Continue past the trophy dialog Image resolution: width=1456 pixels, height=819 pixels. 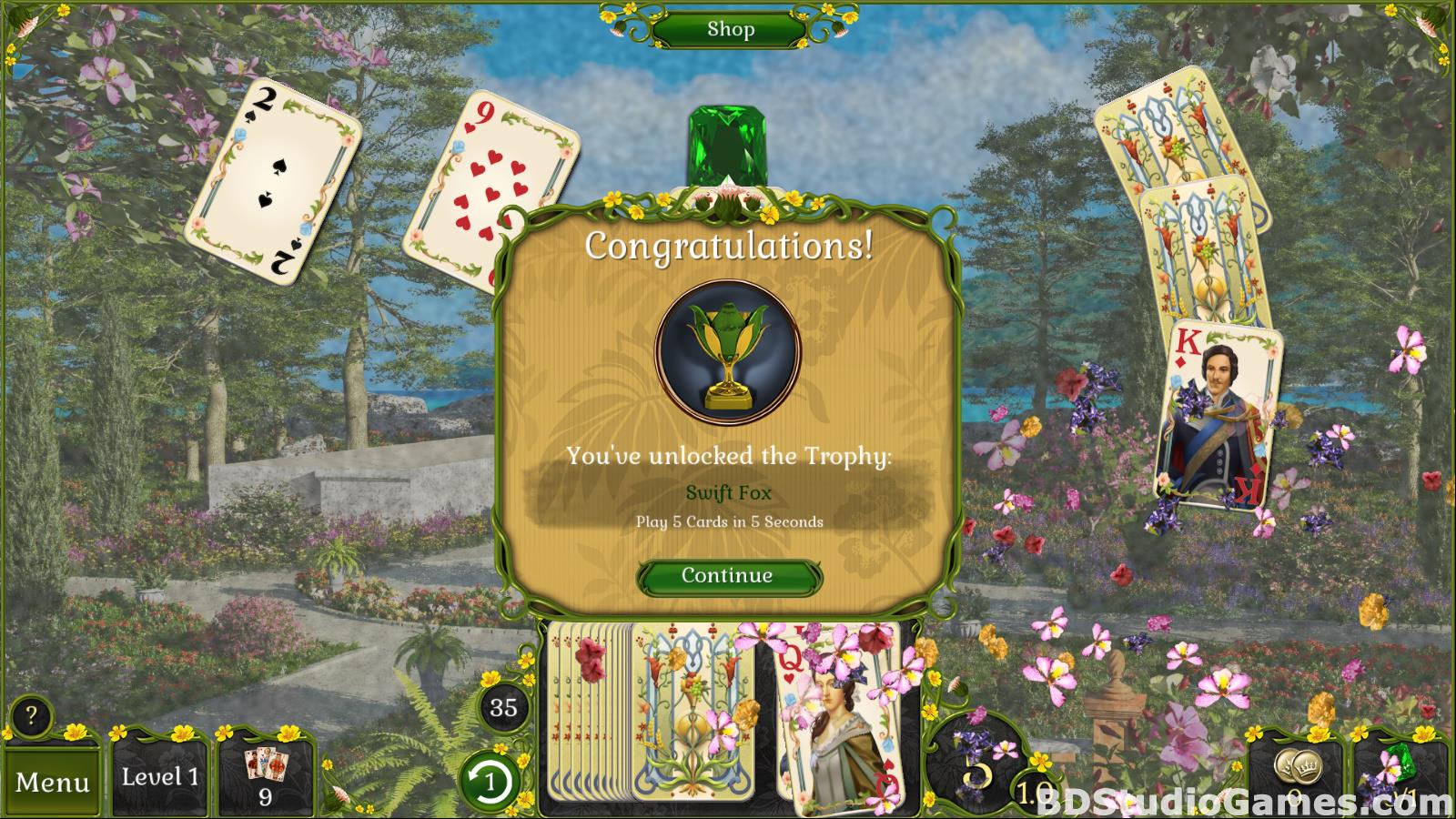727,576
